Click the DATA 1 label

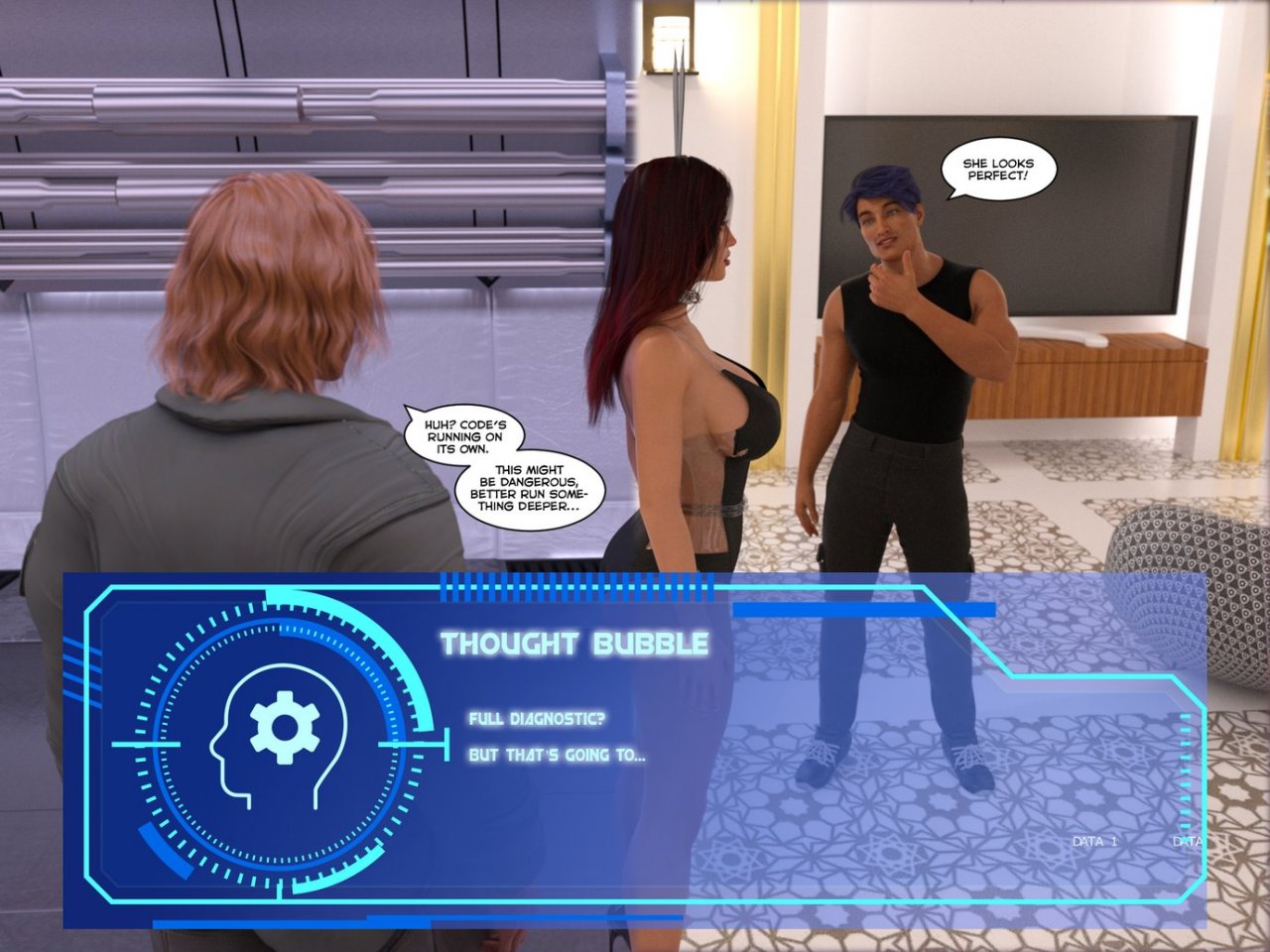1094,841
